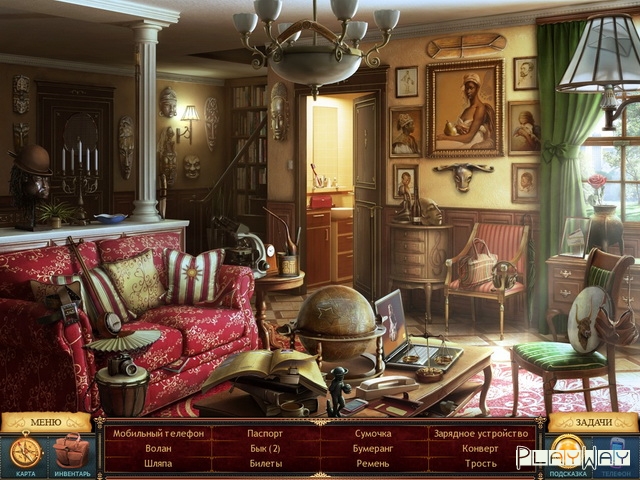Open the МЕНЮ button
Image resolution: width=640 pixels, height=480 pixels.
(46, 422)
